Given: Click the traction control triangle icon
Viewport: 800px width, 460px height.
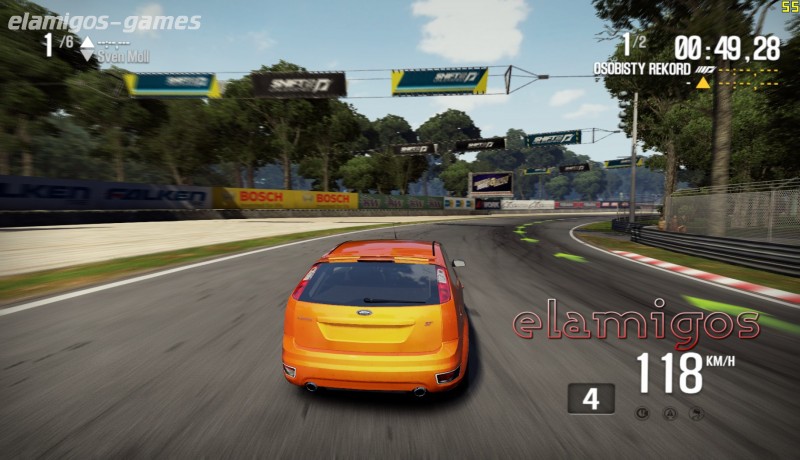Looking at the screenshot, I should (x=669, y=413).
